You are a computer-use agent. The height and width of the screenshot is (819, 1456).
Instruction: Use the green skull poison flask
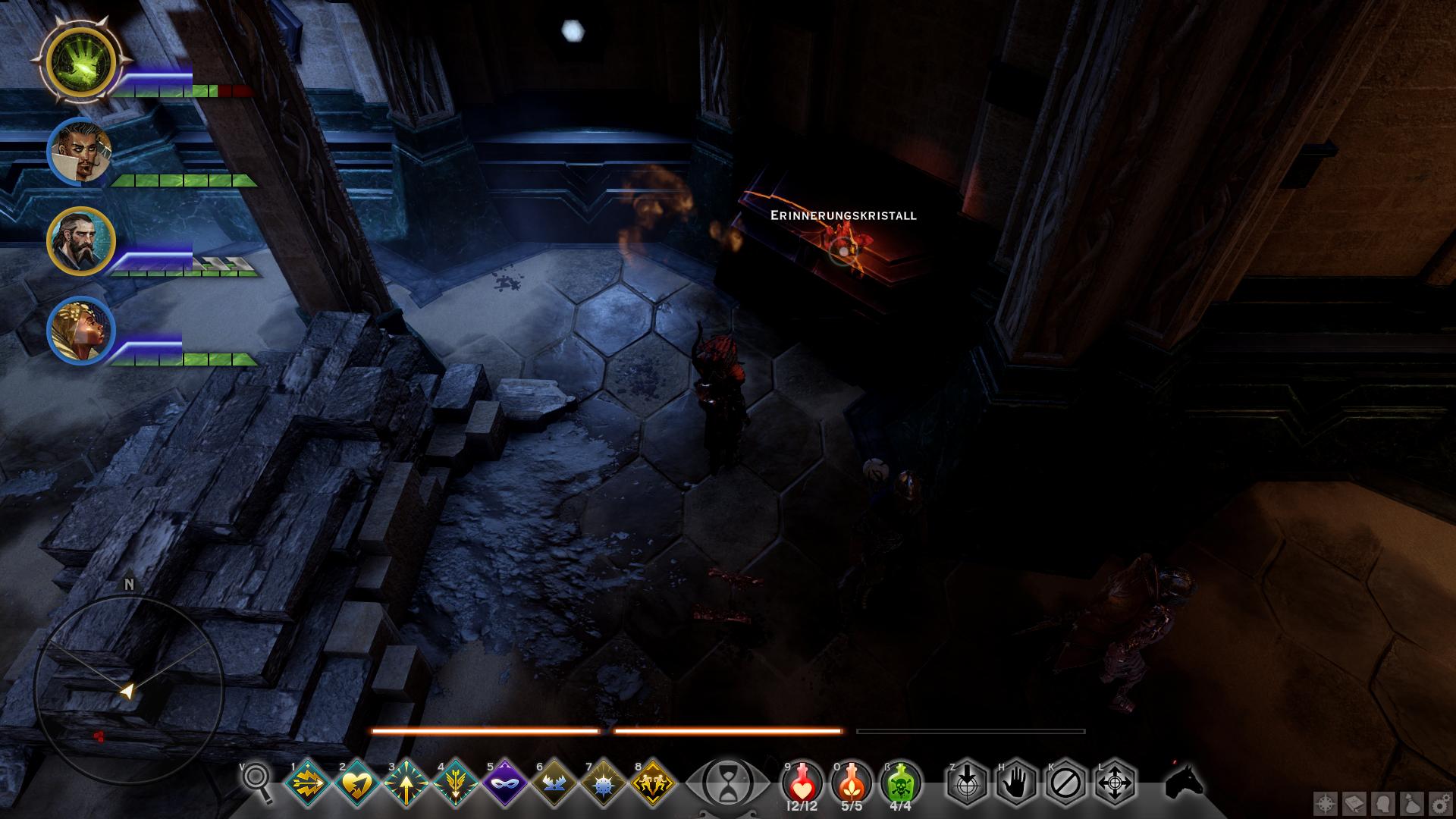tap(901, 781)
